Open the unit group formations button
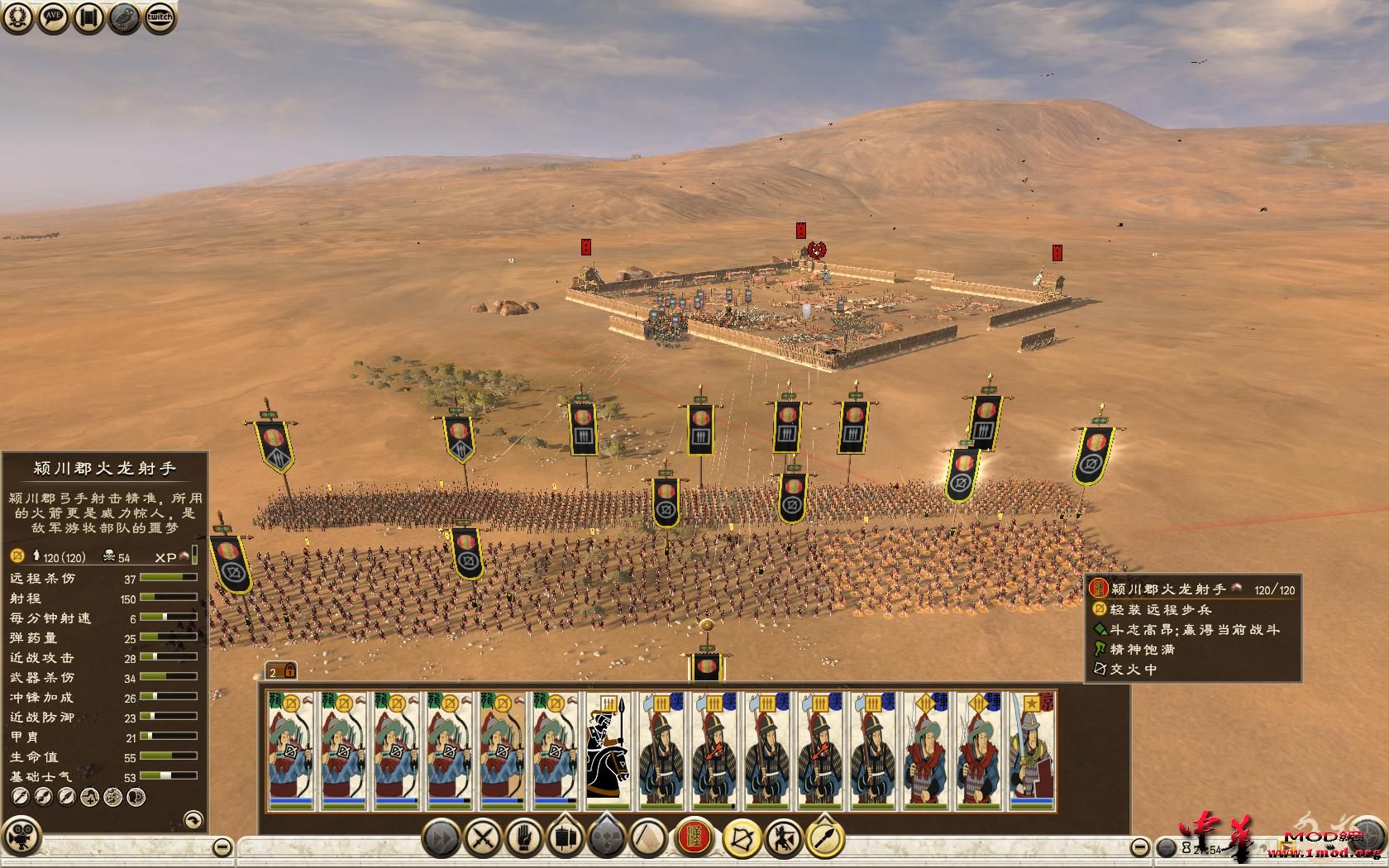Image resolution: width=1389 pixels, height=868 pixels. (x=566, y=838)
